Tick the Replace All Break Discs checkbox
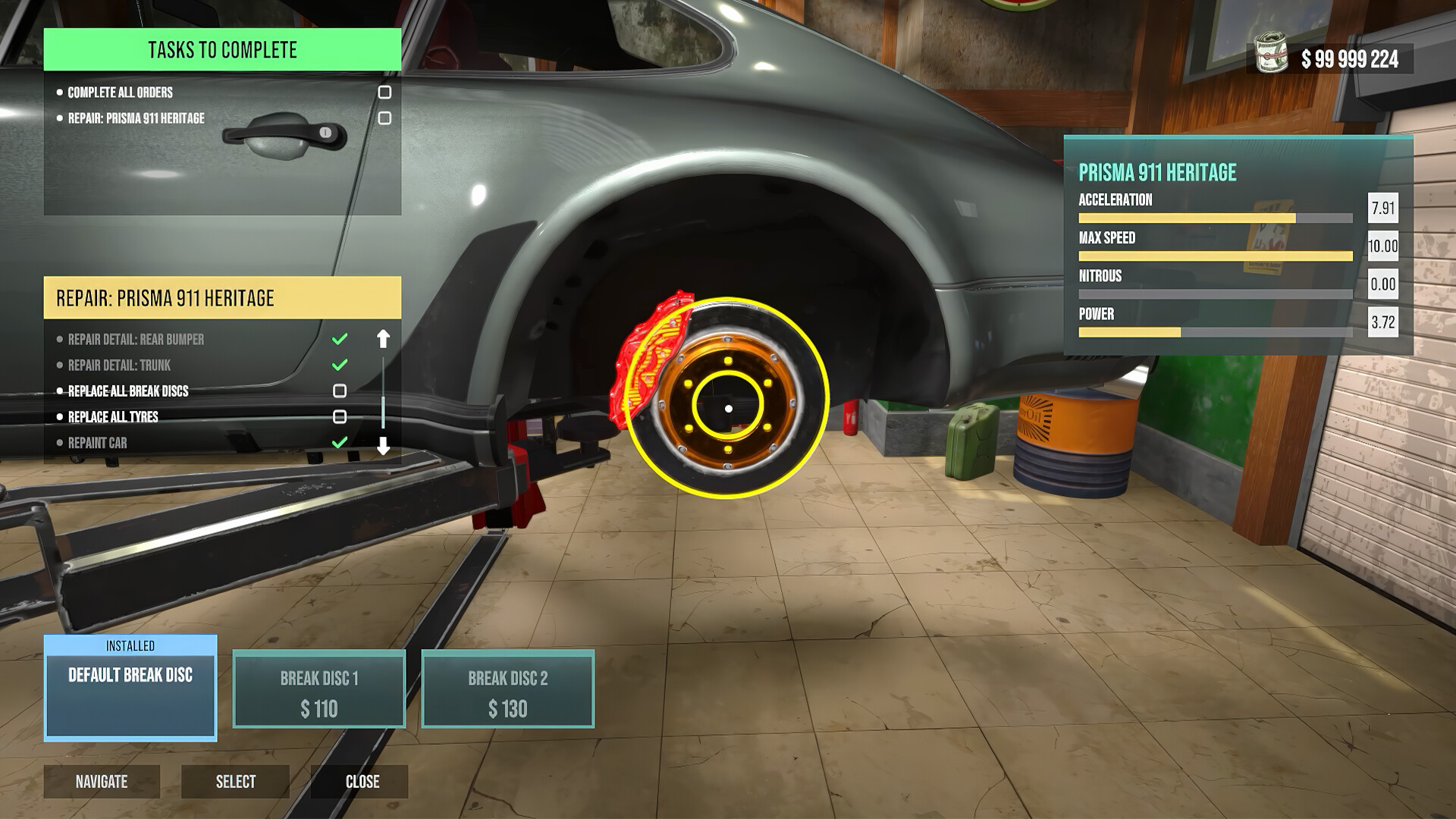Image resolution: width=1456 pixels, height=819 pixels. pyautogui.click(x=341, y=391)
